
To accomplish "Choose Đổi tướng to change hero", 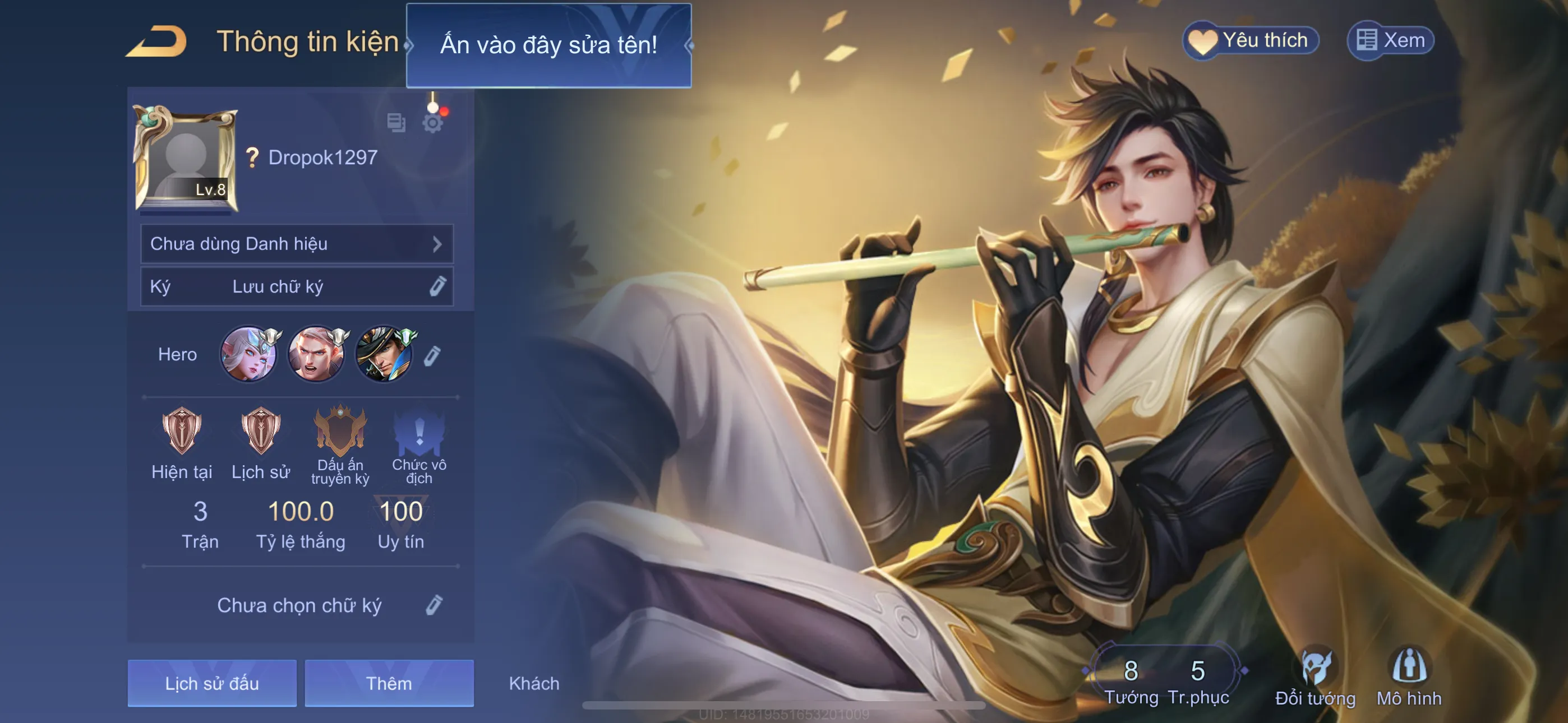I will [1315, 676].
